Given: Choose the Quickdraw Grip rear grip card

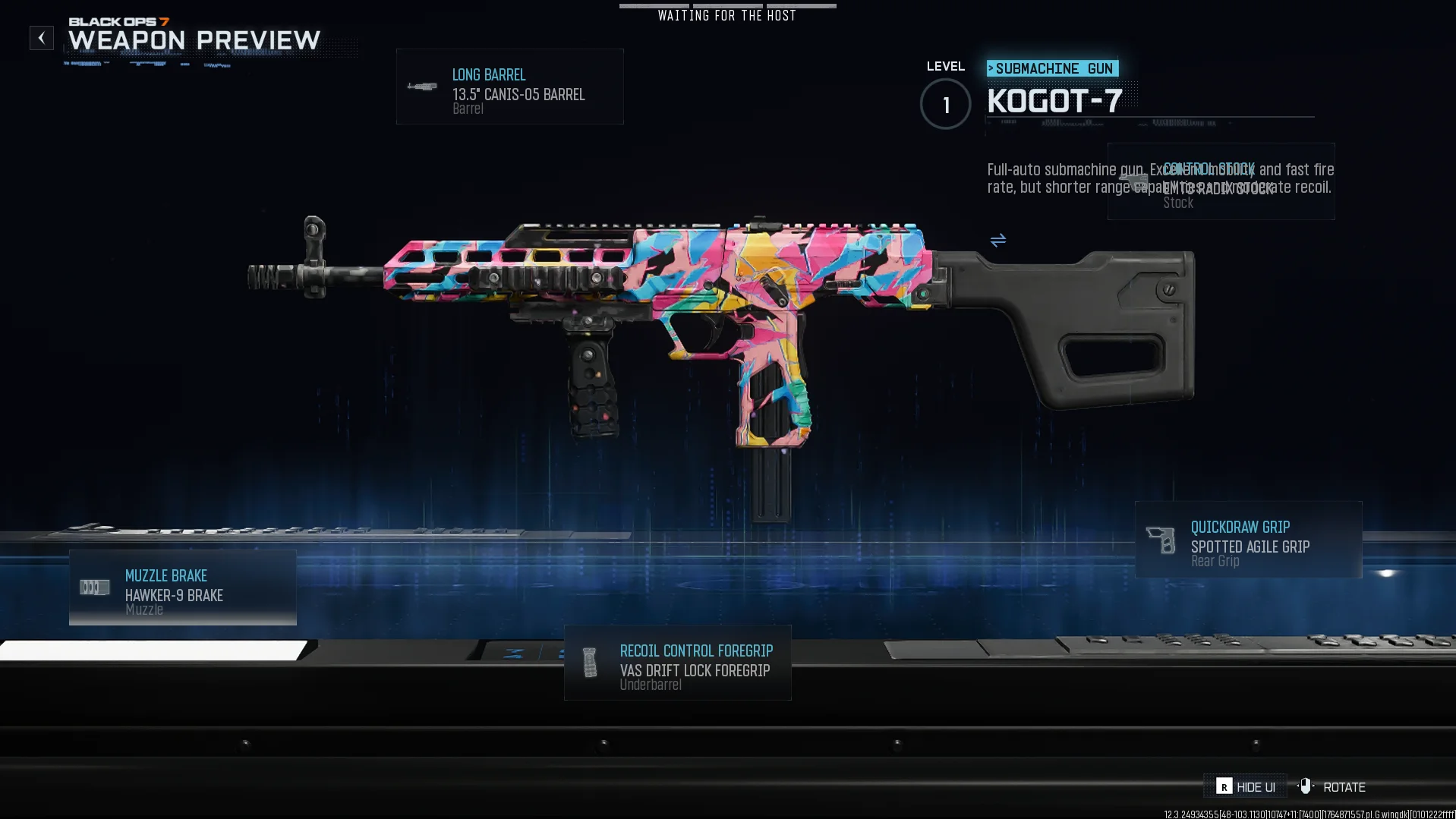Looking at the screenshot, I should [1248, 540].
